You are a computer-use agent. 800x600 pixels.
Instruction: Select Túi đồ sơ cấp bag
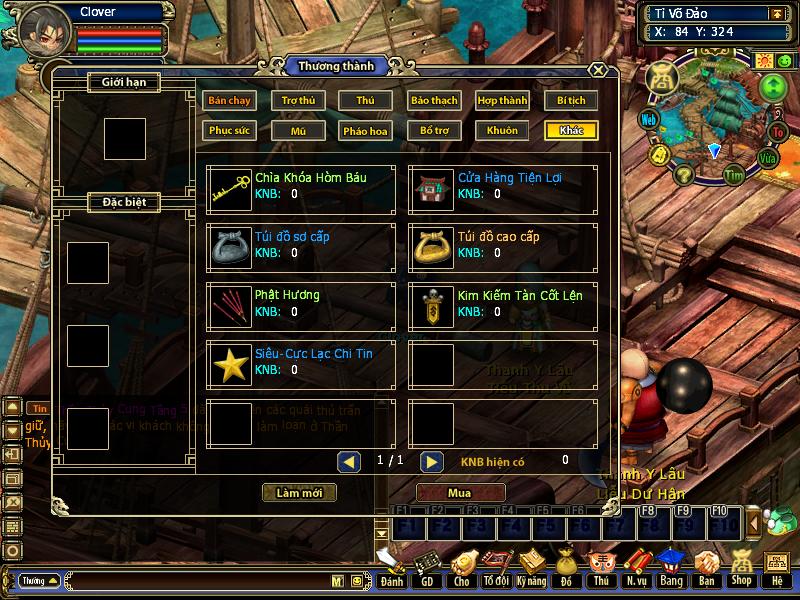(230, 245)
